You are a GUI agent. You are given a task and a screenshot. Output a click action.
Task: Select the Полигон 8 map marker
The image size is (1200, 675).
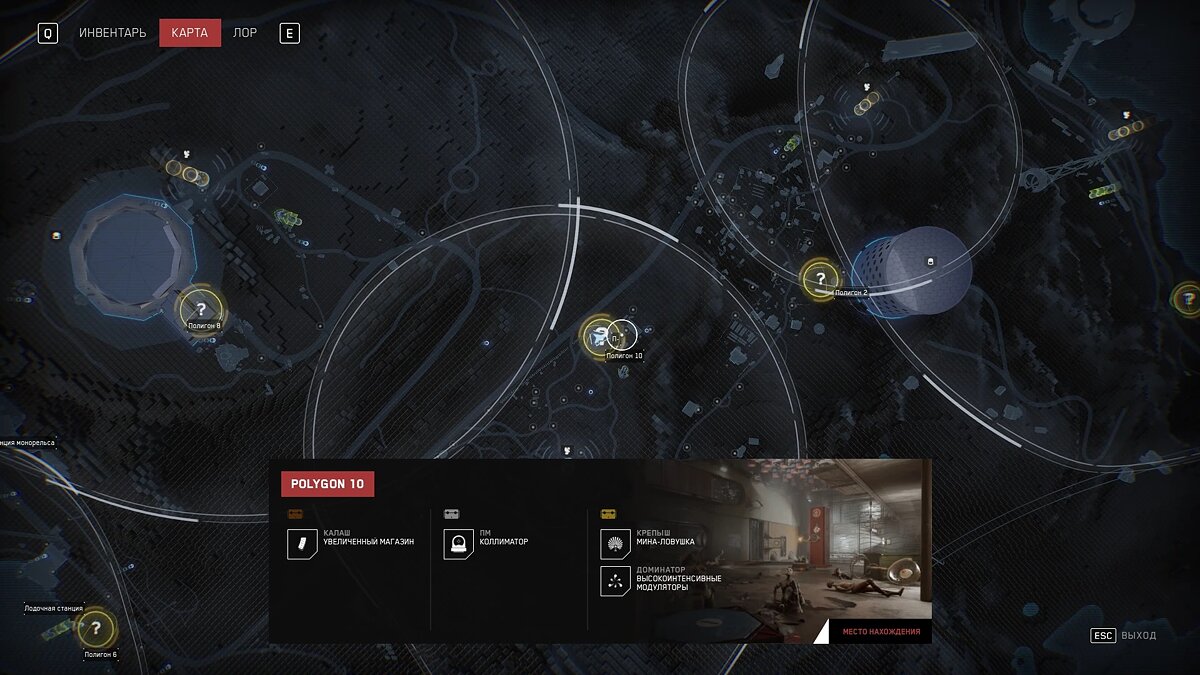coord(200,309)
